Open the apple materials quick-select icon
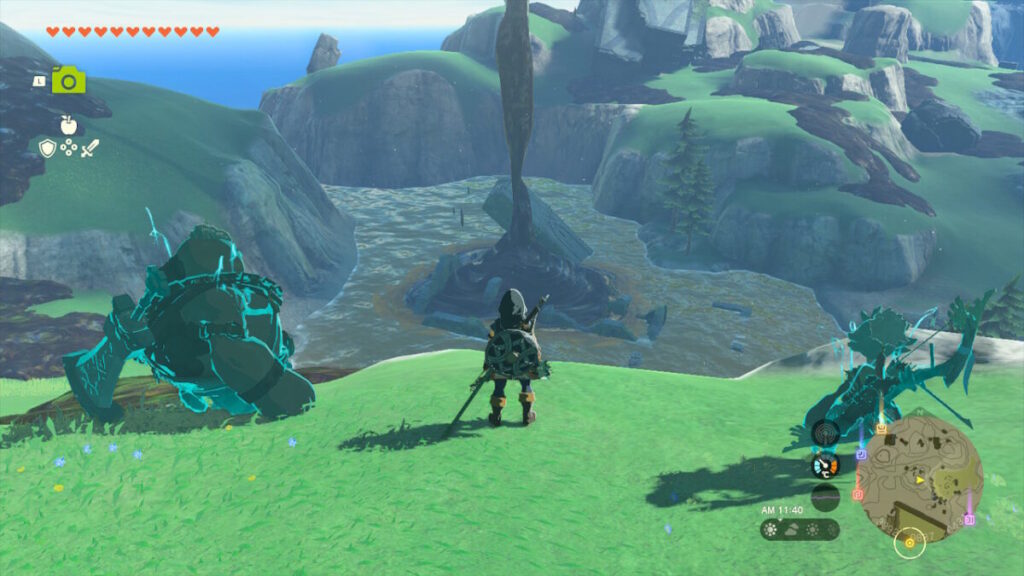Viewport: 1024px width, 576px height. (68, 124)
